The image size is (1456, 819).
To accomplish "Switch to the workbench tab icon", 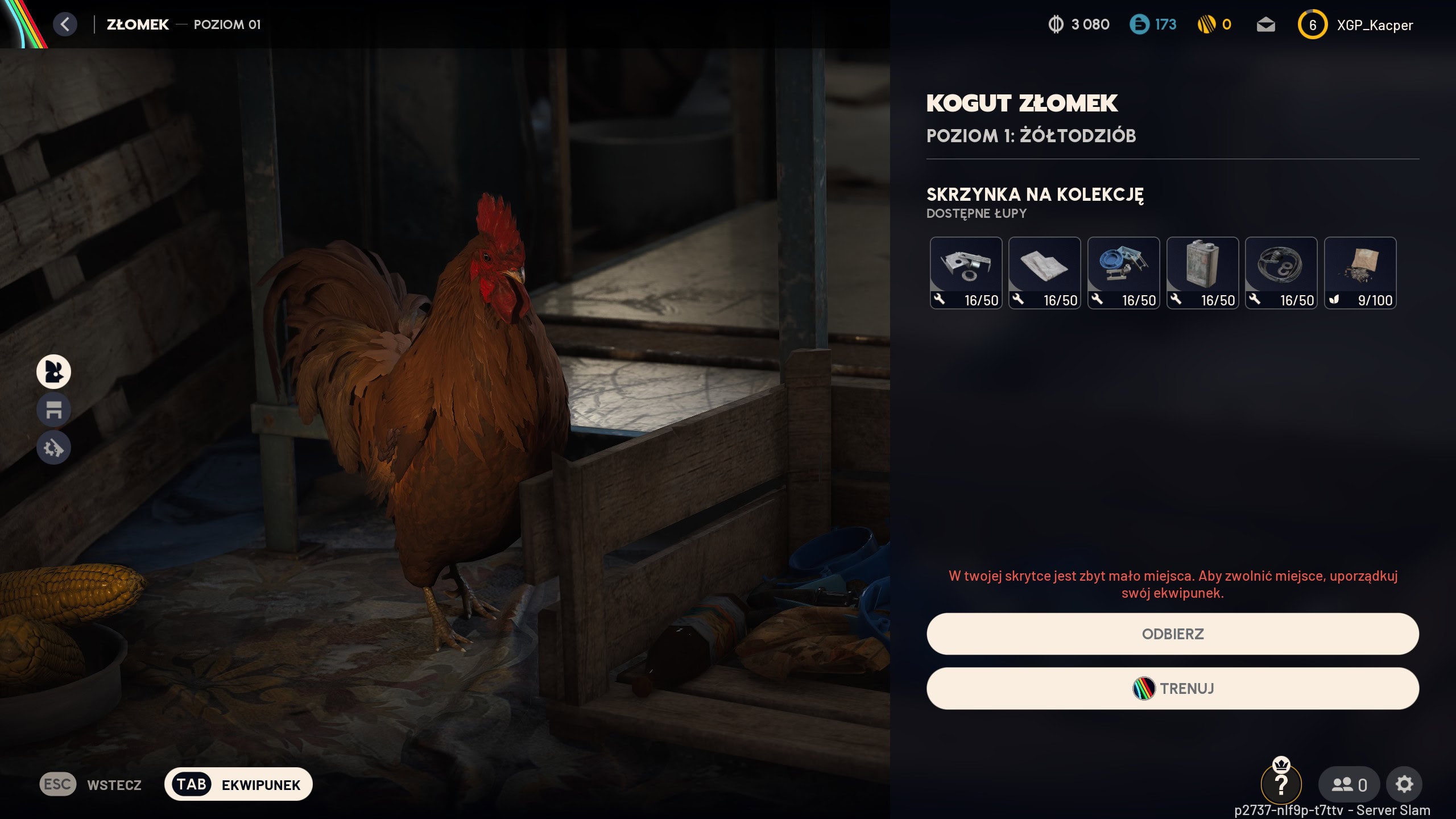I will tap(53, 409).
